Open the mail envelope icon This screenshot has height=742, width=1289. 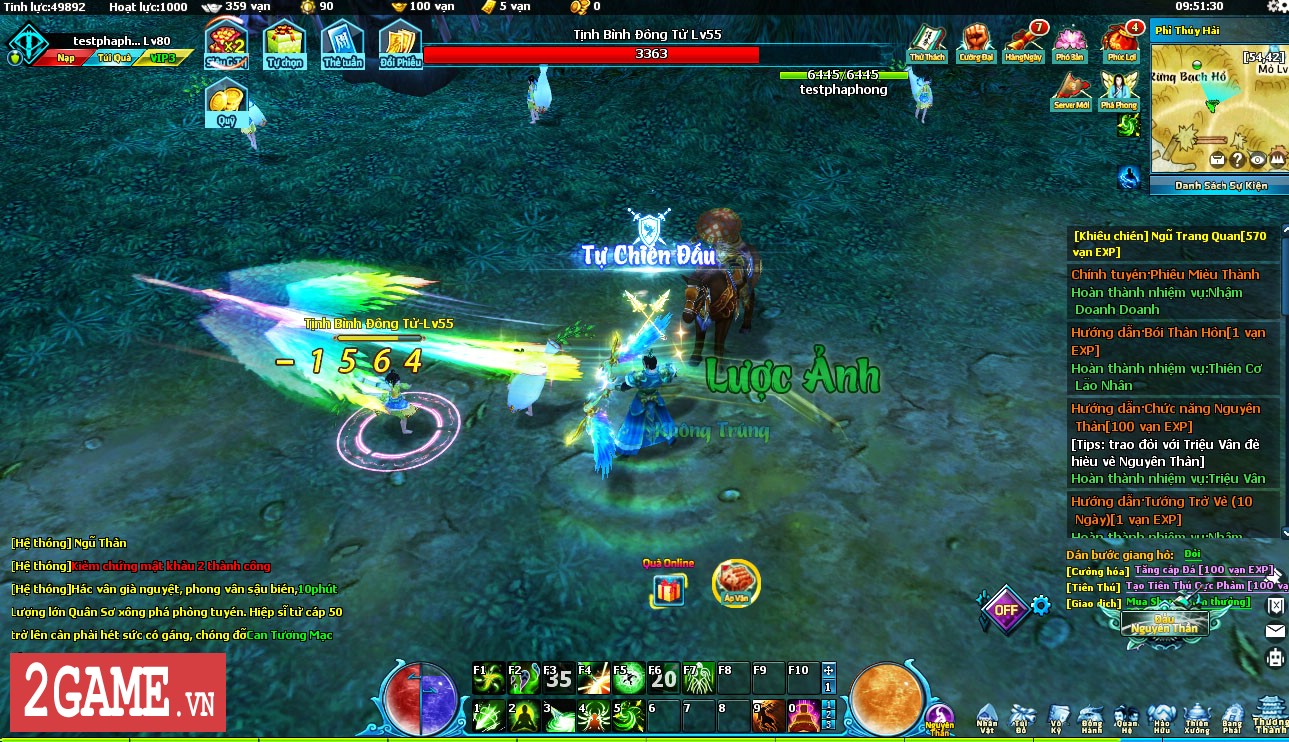tap(1275, 631)
